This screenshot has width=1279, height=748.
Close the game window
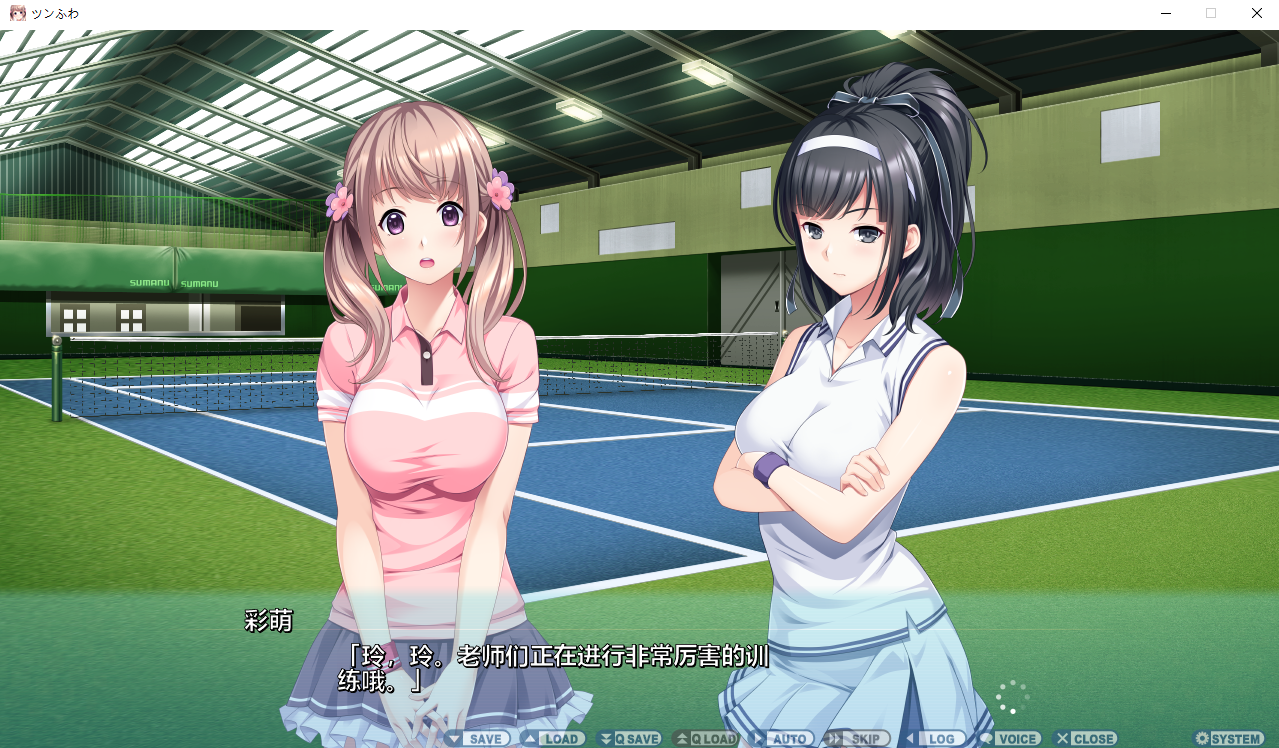[1257, 14]
